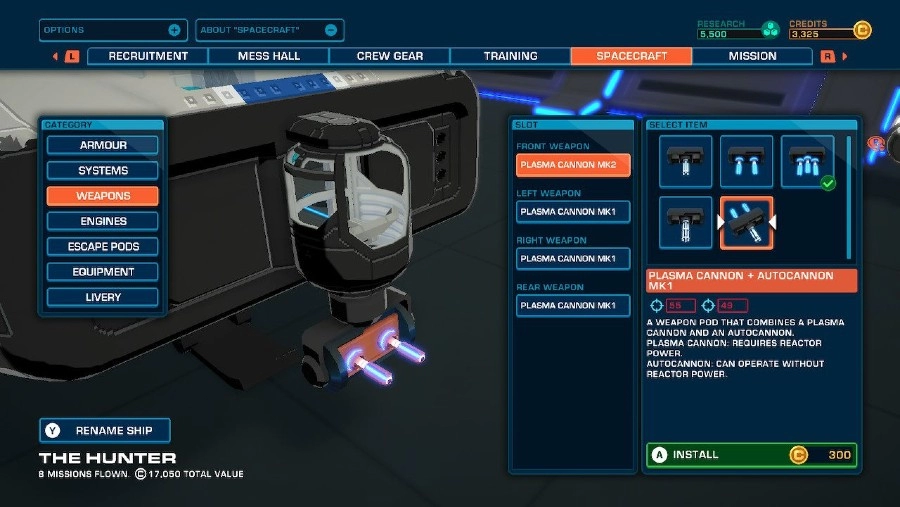Go to the Mess Hall tab

tap(269, 56)
